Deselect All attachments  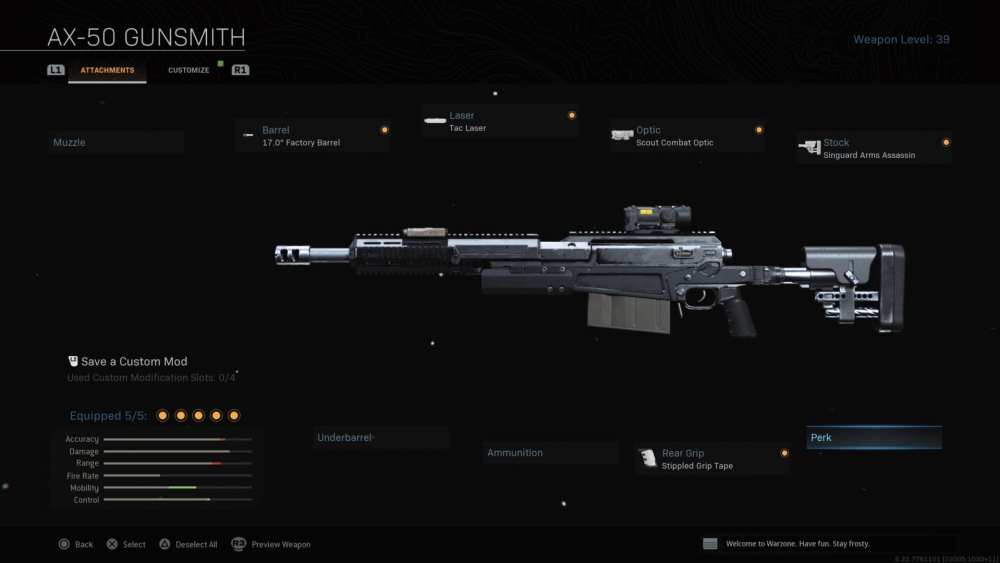pyautogui.click(x=187, y=544)
